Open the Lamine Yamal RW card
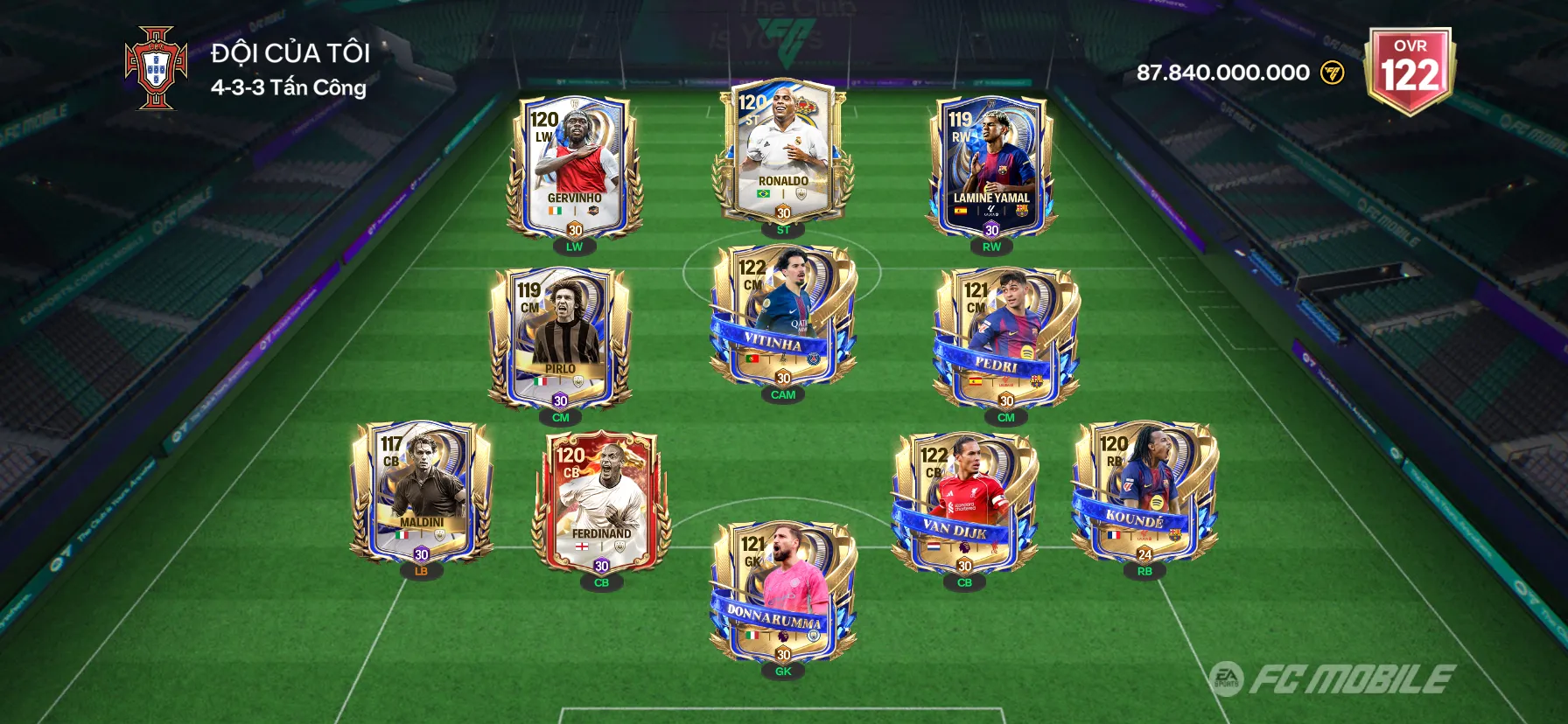The height and width of the screenshot is (724, 1568). (991, 168)
